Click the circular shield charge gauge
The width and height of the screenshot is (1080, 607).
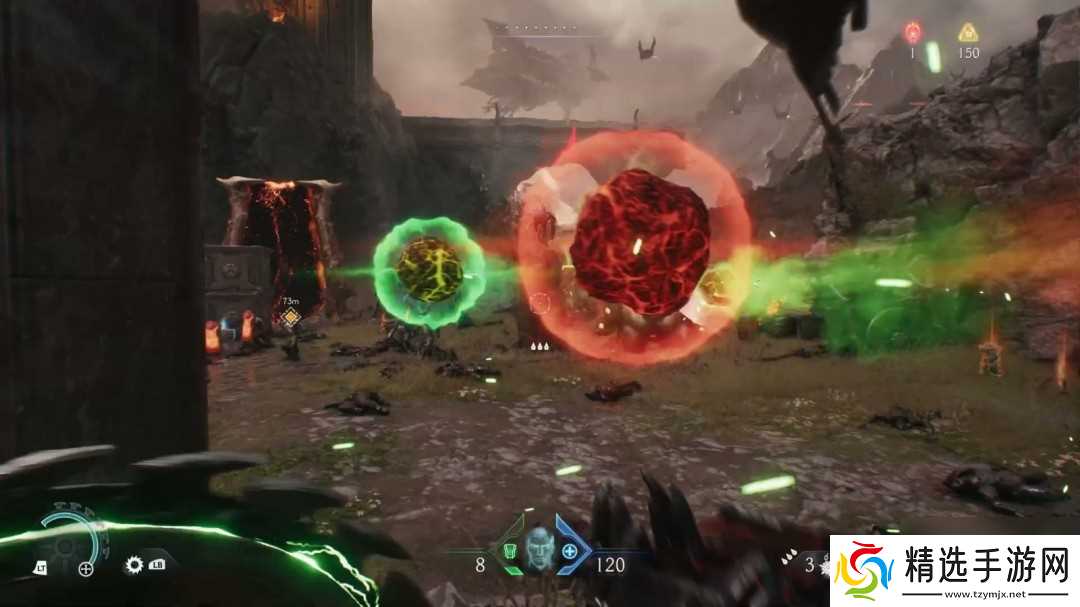70,543
